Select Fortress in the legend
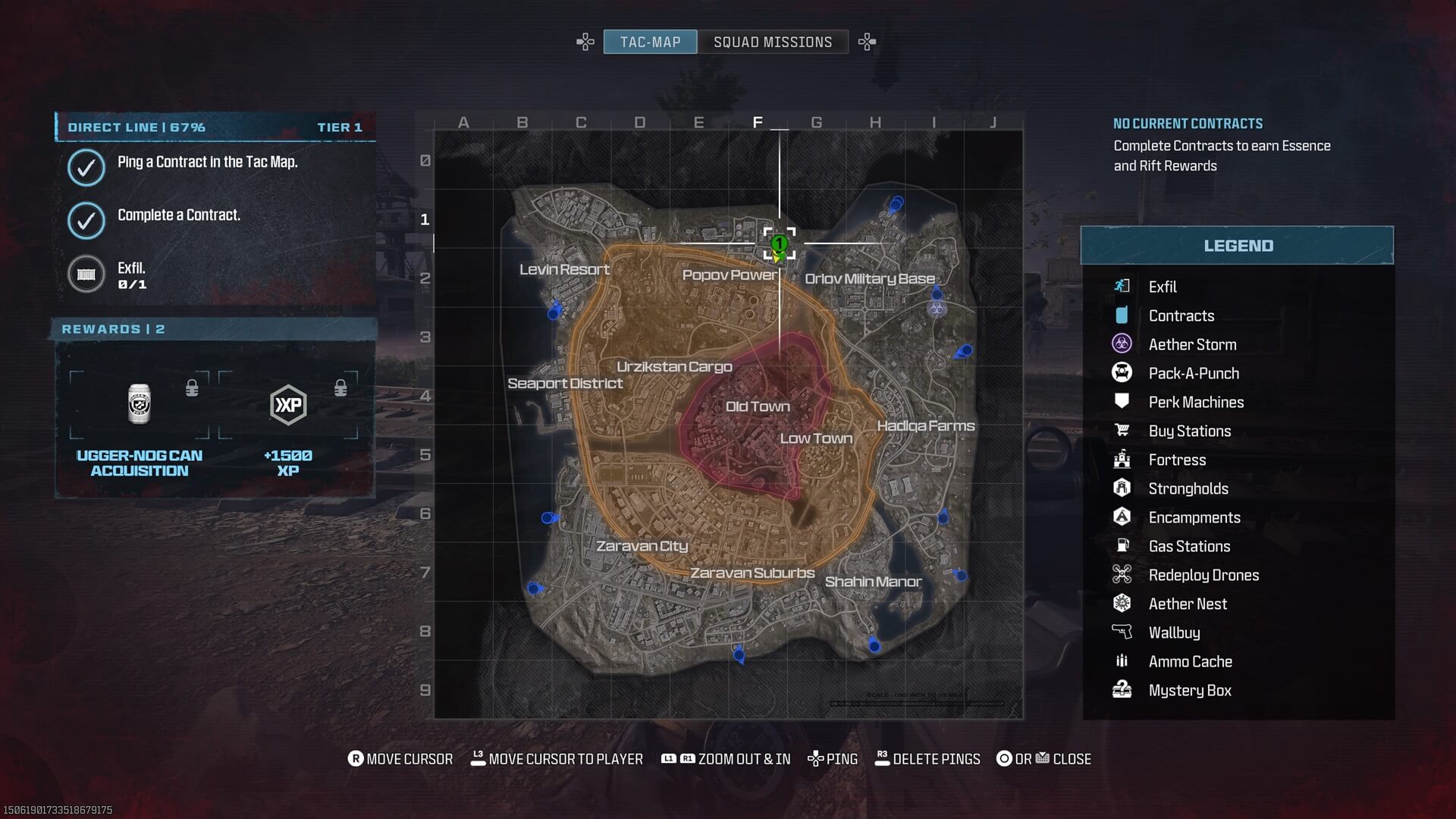This screenshot has width=1456, height=819. 1177,460
